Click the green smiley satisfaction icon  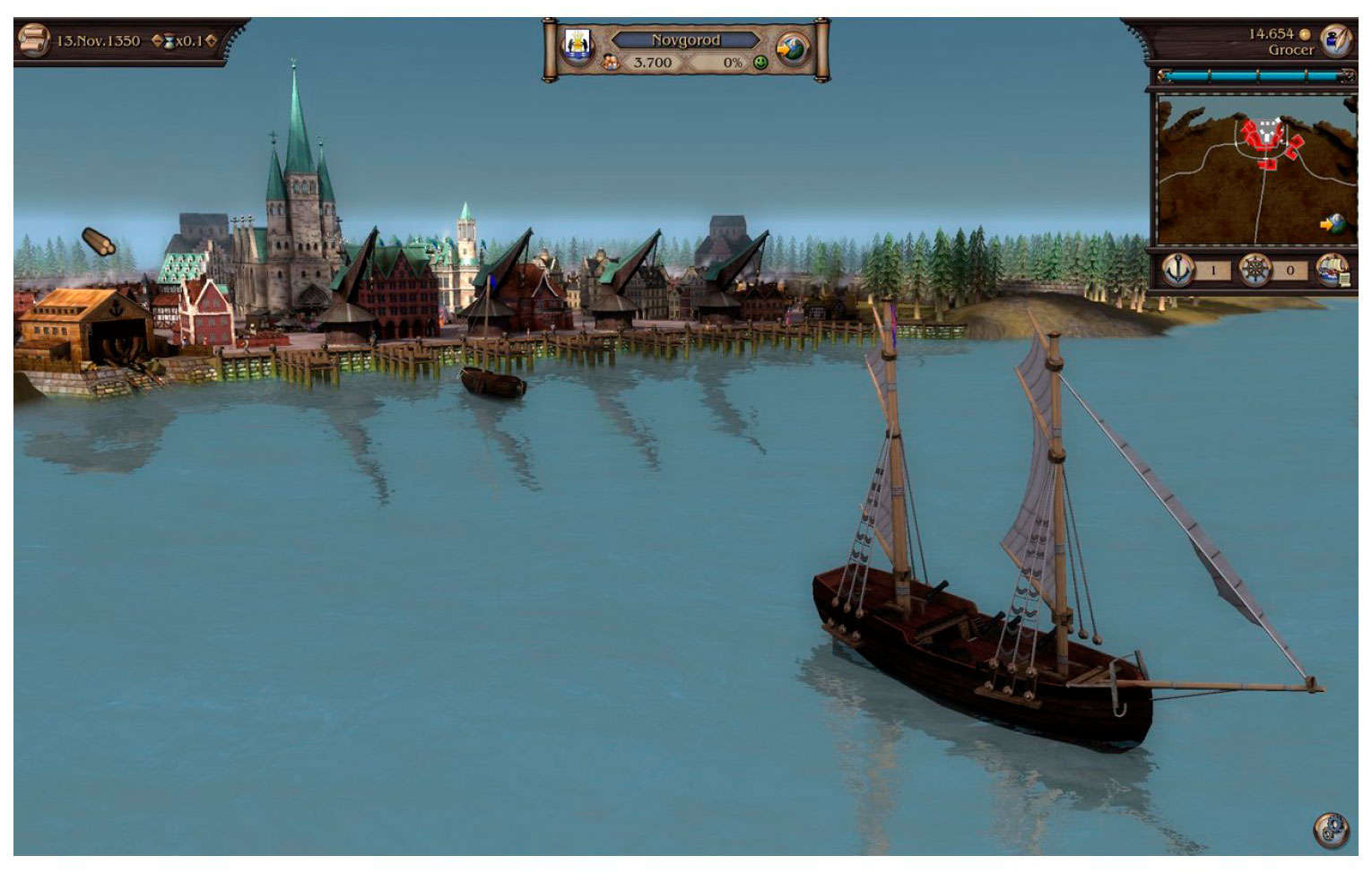pyautogui.click(x=760, y=63)
